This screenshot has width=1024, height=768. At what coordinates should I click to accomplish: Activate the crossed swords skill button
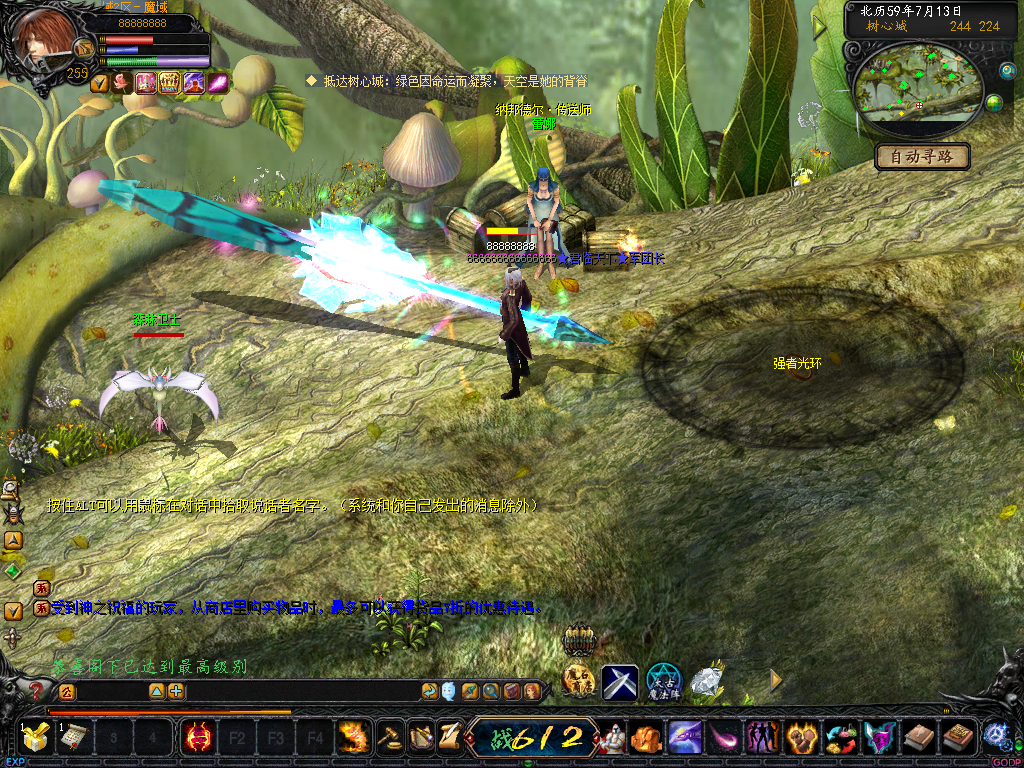(x=620, y=682)
